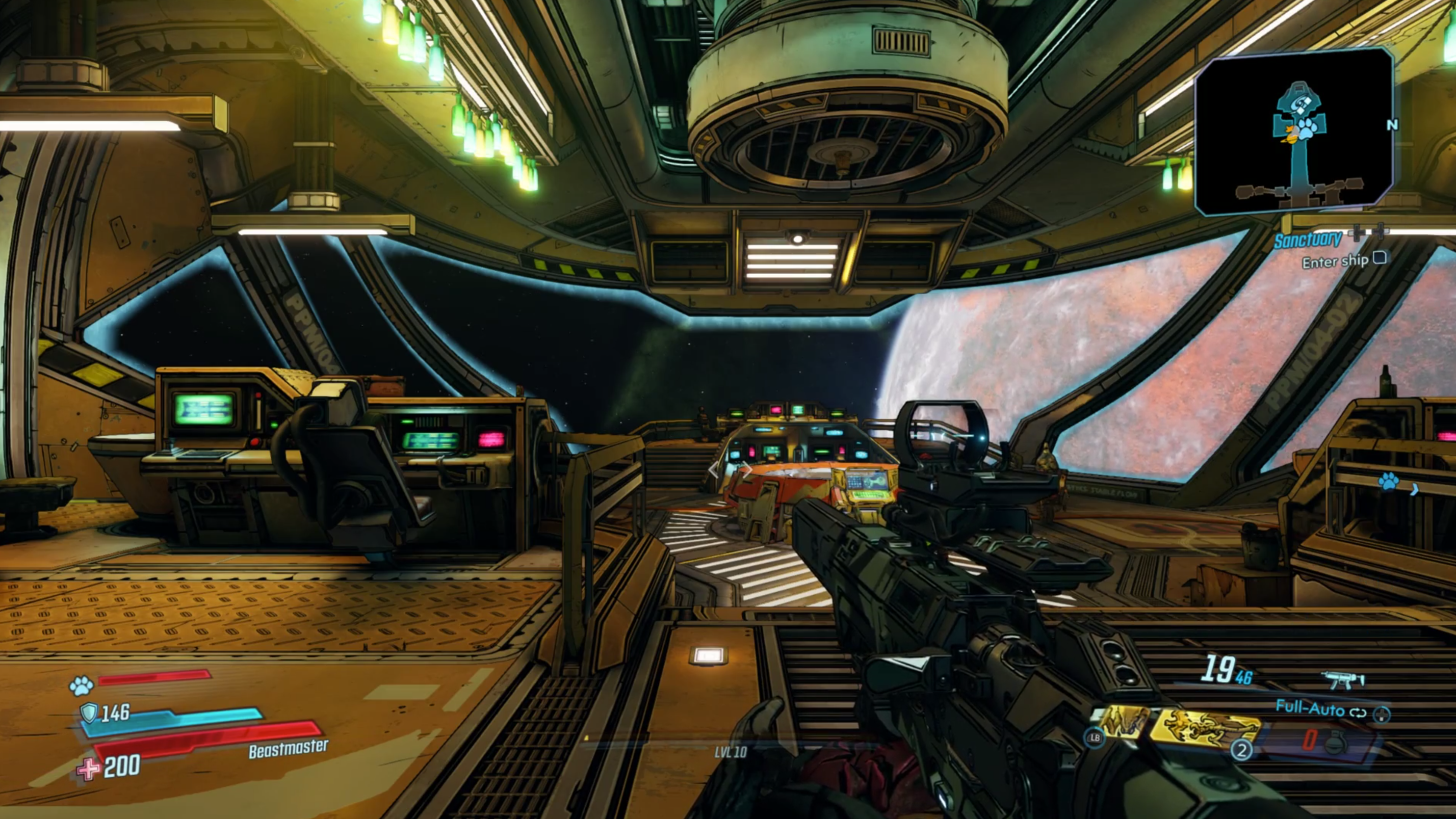
Task: Expand the chevron next to the right-side paw icon
Action: click(x=1414, y=489)
